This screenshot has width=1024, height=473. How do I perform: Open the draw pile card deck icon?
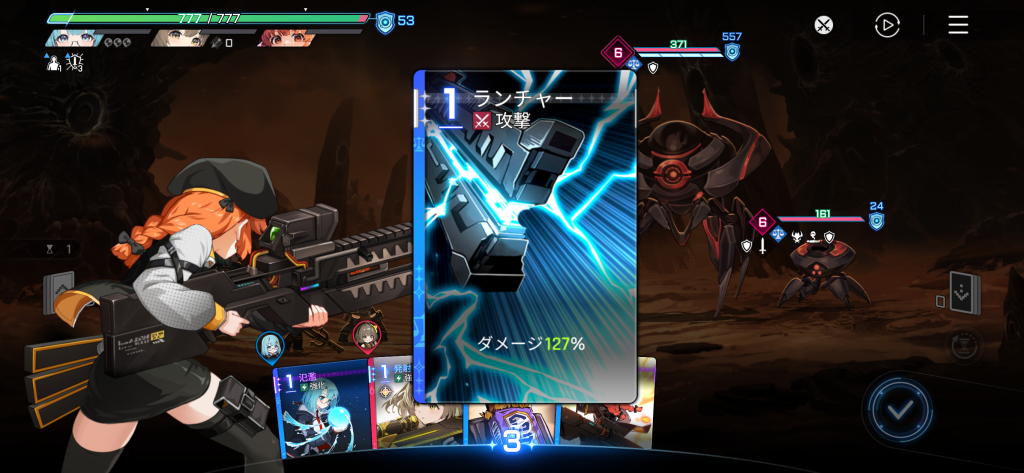tap(58, 291)
